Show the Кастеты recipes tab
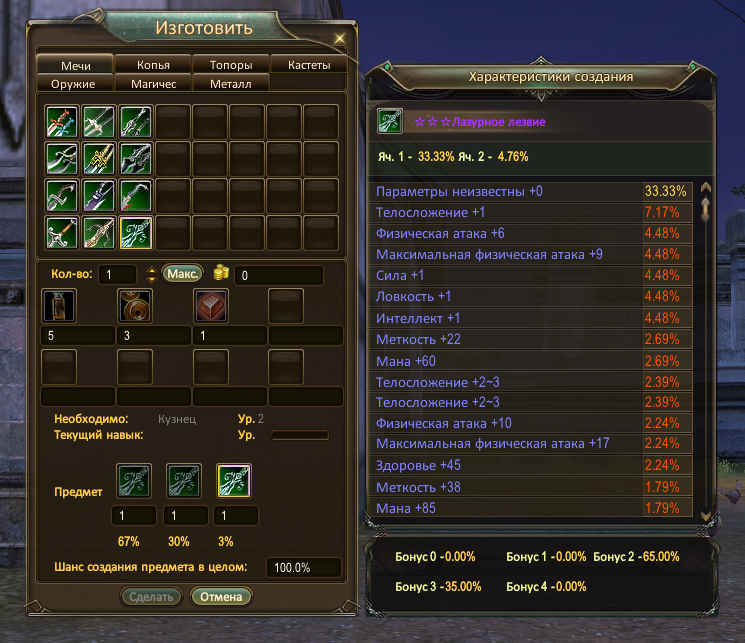This screenshot has height=643, width=745. click(x=309, y=65)
